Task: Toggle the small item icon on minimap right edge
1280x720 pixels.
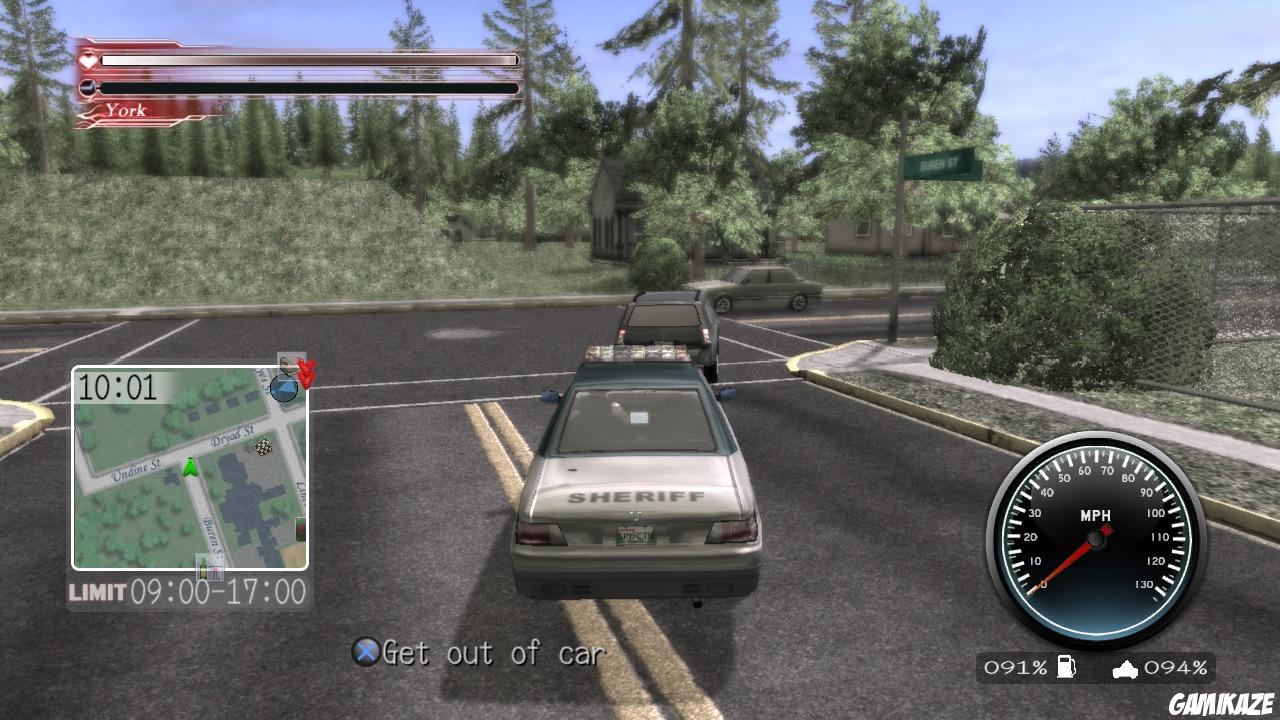Action: [x=299, y=530]
